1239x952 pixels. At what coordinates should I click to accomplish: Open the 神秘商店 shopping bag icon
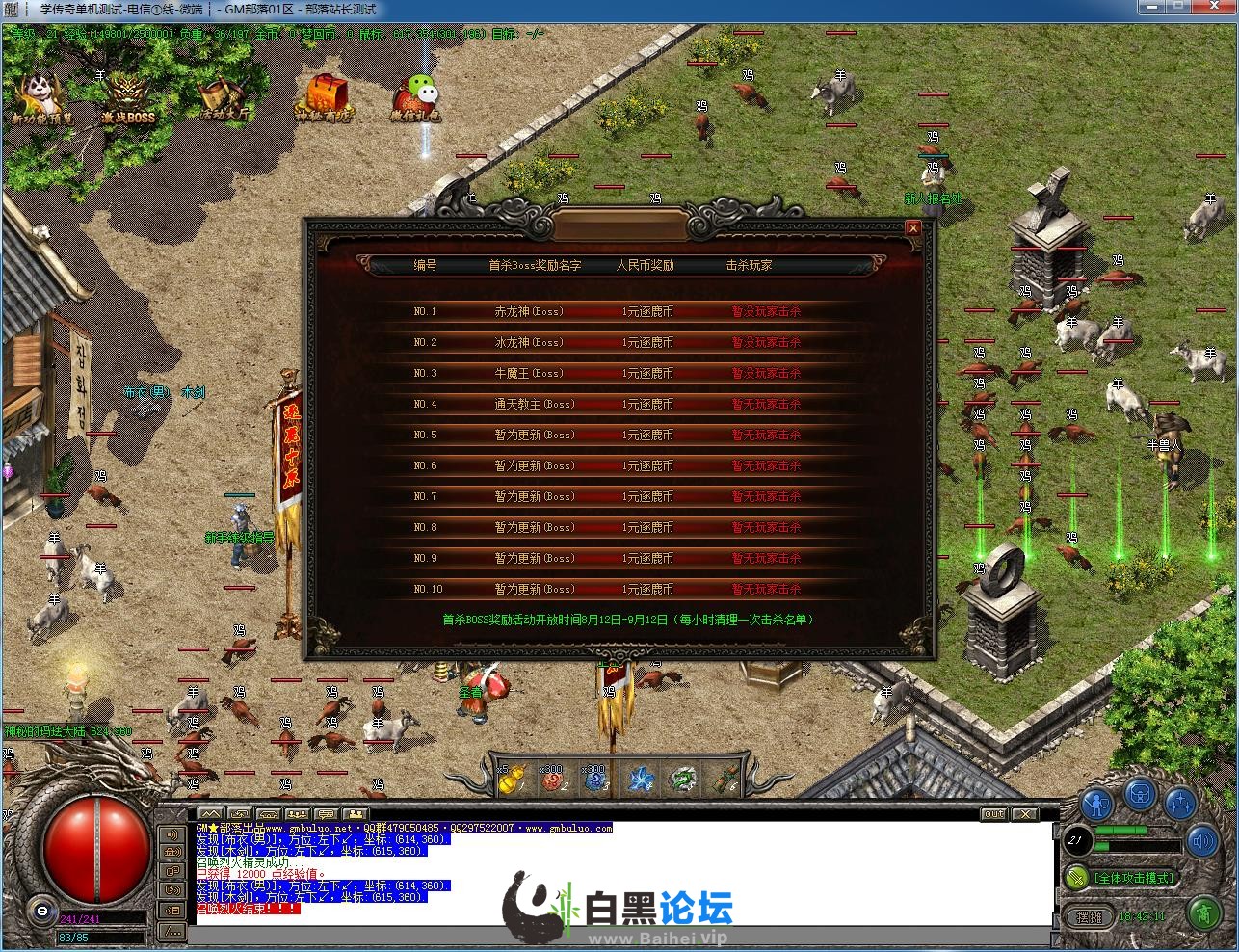(x=325, y=98)
